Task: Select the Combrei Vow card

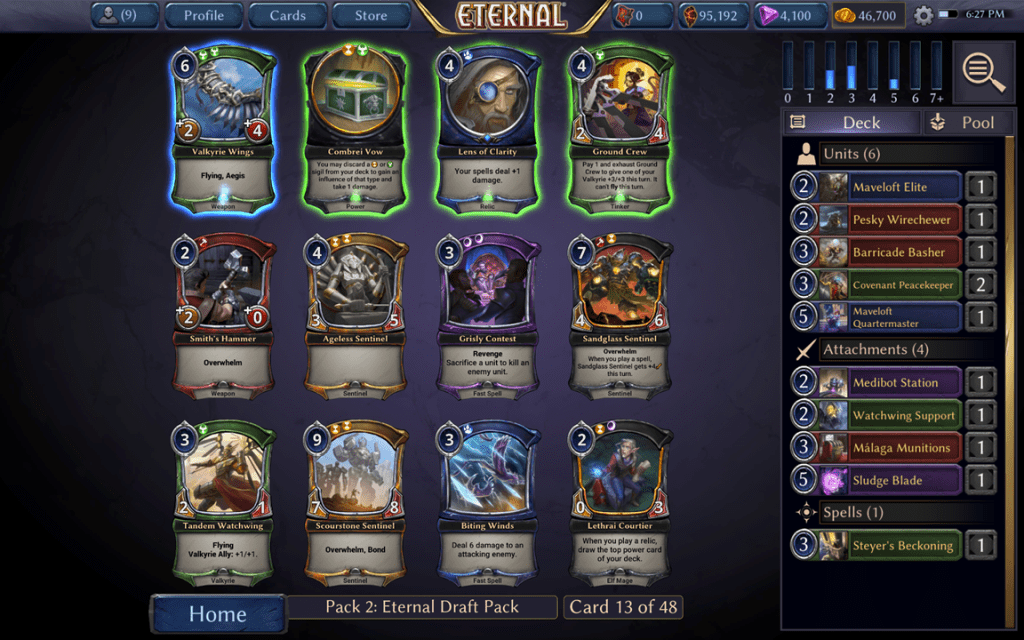Action: point(356,130)
